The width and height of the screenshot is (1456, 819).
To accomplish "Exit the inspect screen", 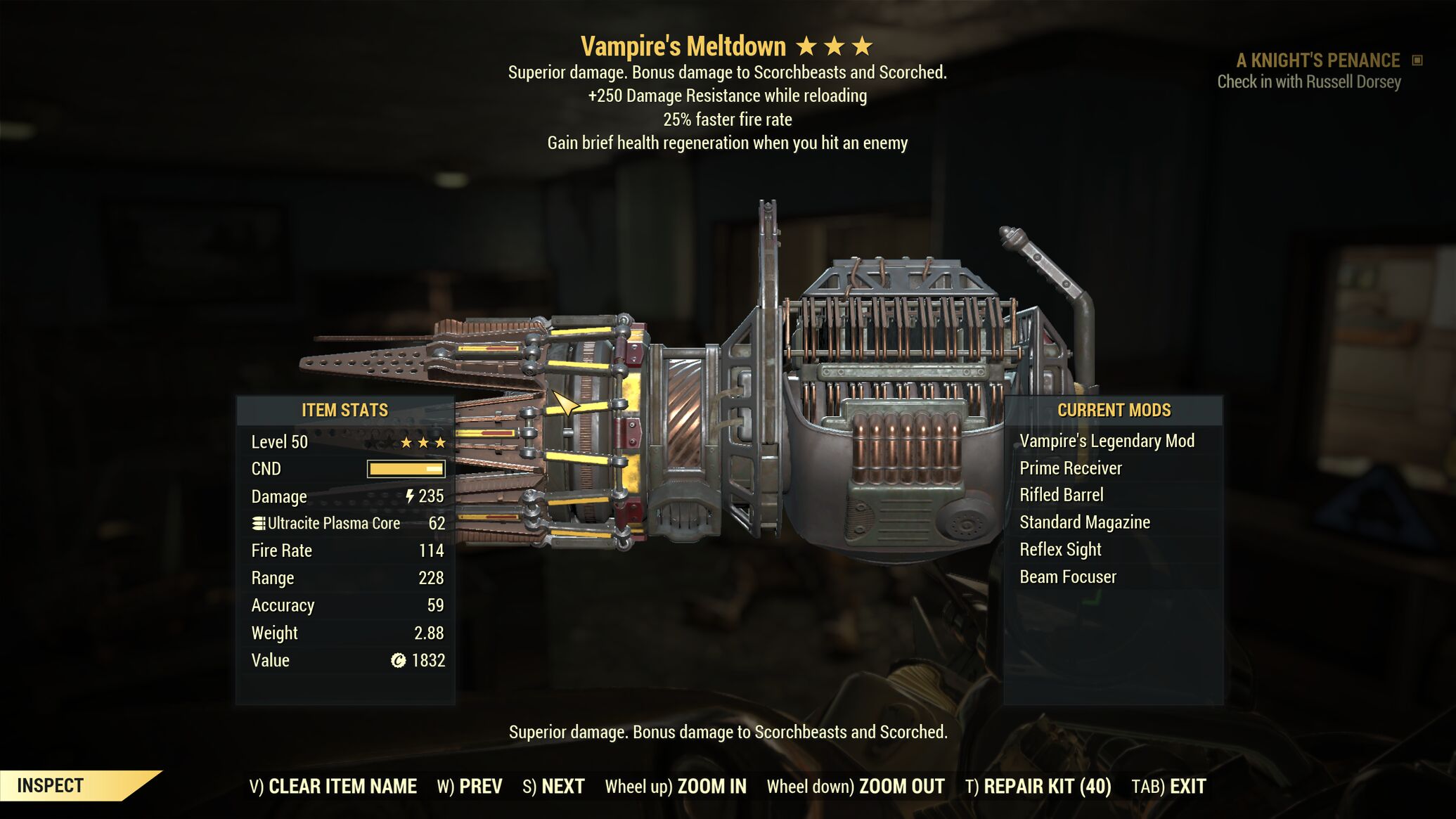I will click(1168, 786).
